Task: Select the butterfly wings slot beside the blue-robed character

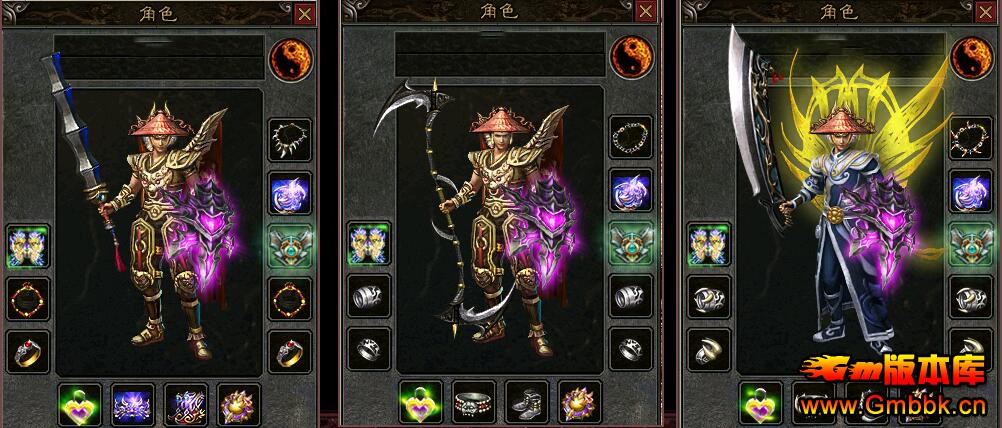Action: [709, 245]
